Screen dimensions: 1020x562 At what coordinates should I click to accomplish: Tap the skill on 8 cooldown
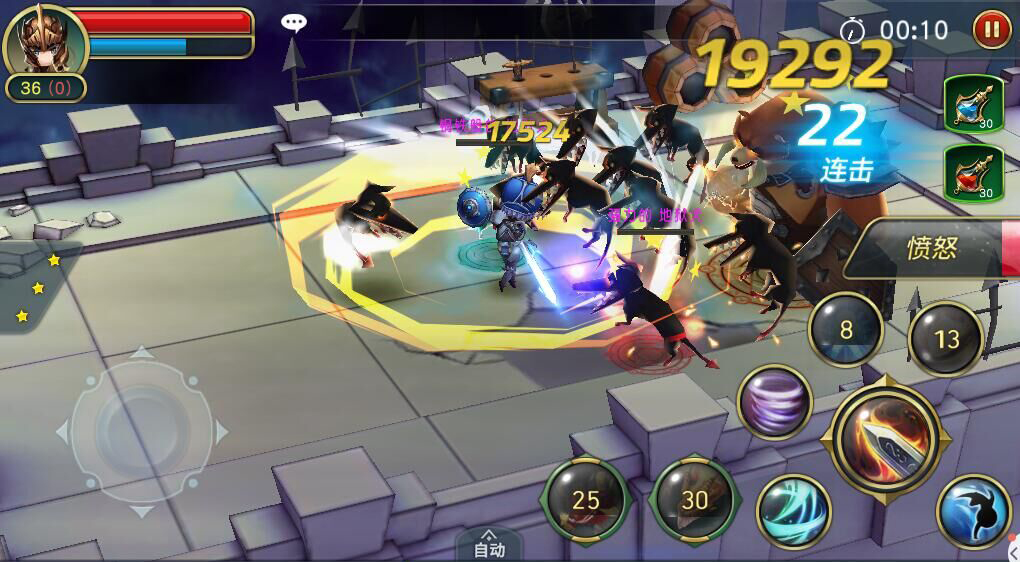(846, 330)
